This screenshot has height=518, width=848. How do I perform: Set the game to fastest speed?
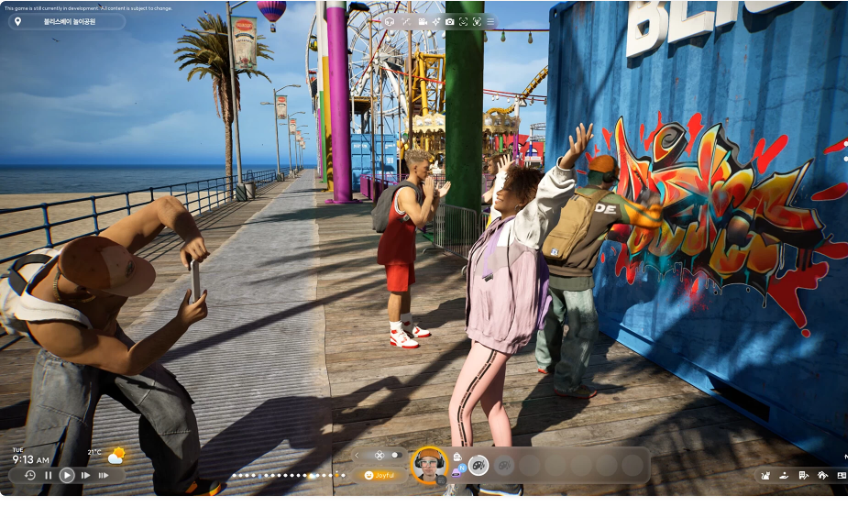[x=103, y=475]
